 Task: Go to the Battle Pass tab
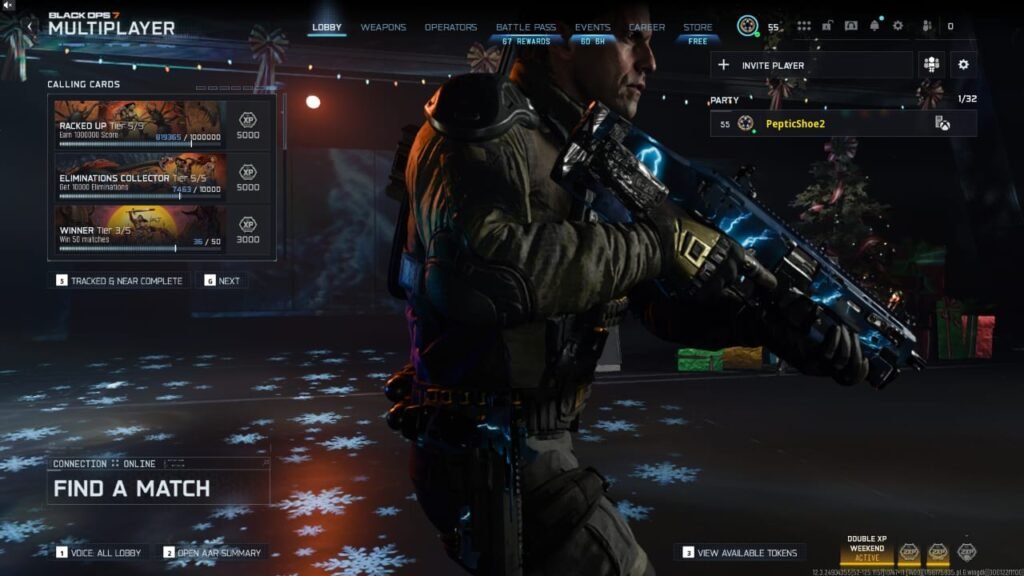(526, 27)
